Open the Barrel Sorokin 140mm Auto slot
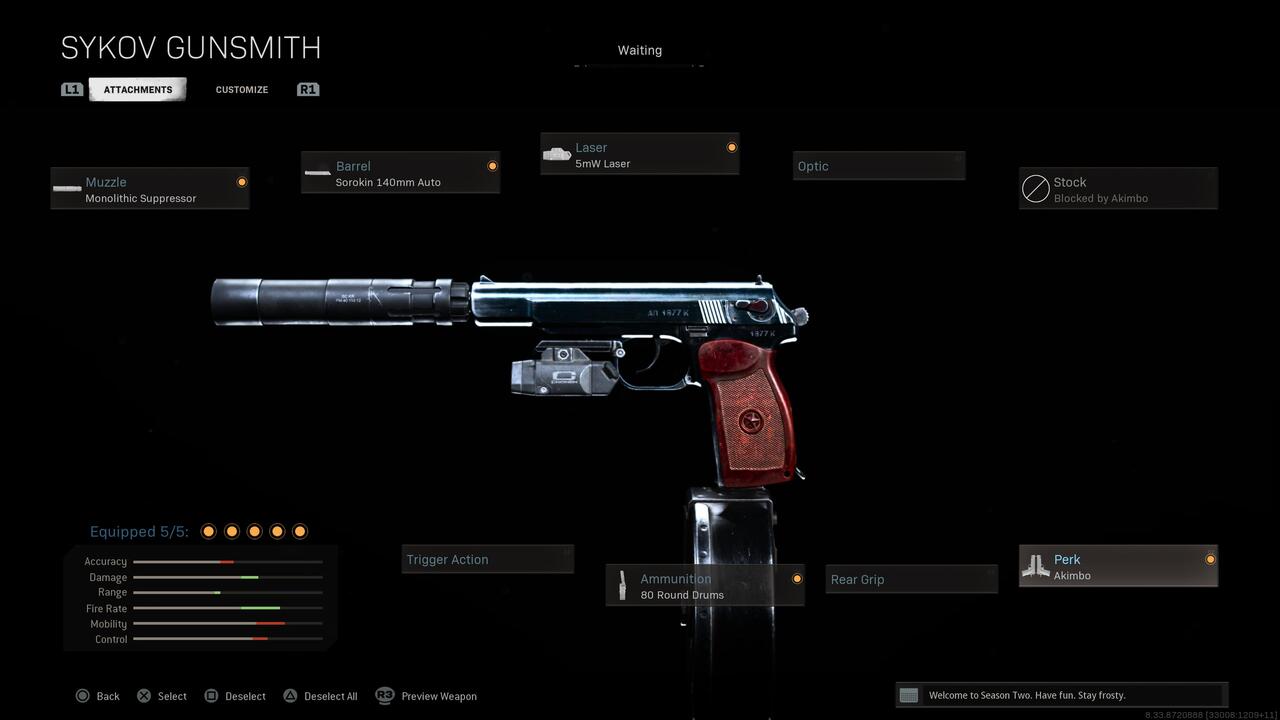 coord(400,173)
